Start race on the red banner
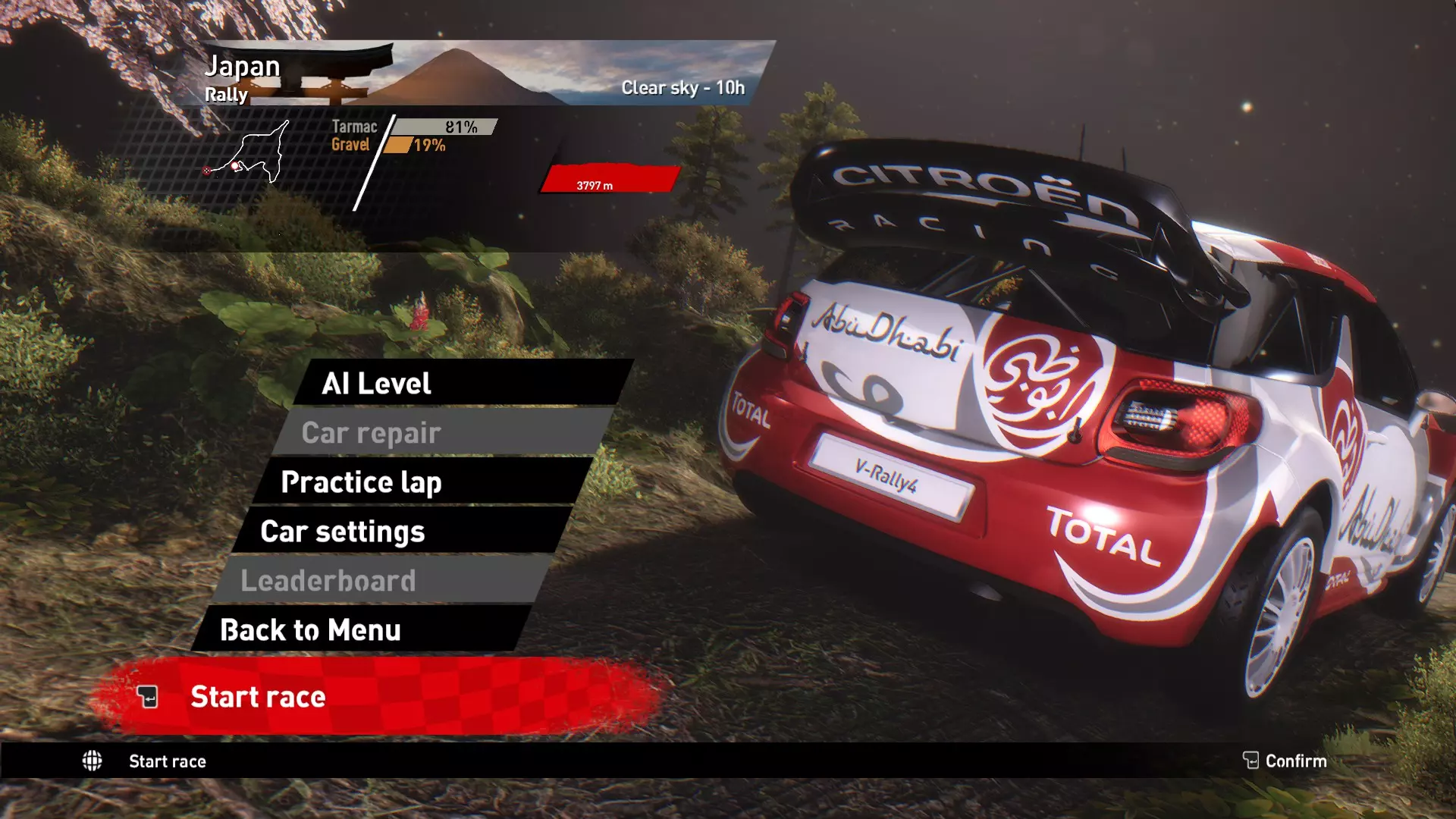Viewport: 1456px width, 819px height. tap(379, 696)
